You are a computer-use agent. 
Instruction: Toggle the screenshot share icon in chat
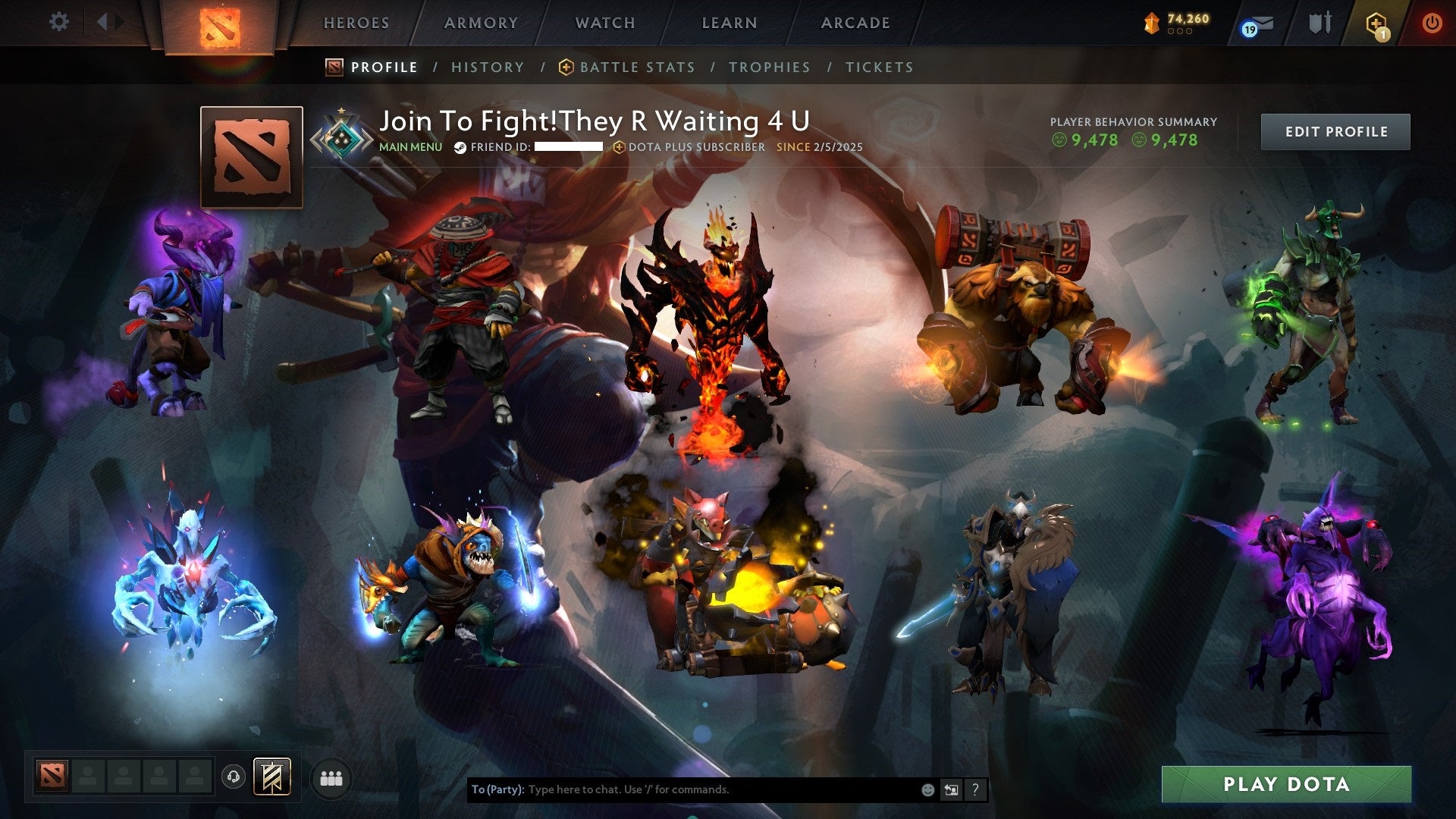point(951,789)
